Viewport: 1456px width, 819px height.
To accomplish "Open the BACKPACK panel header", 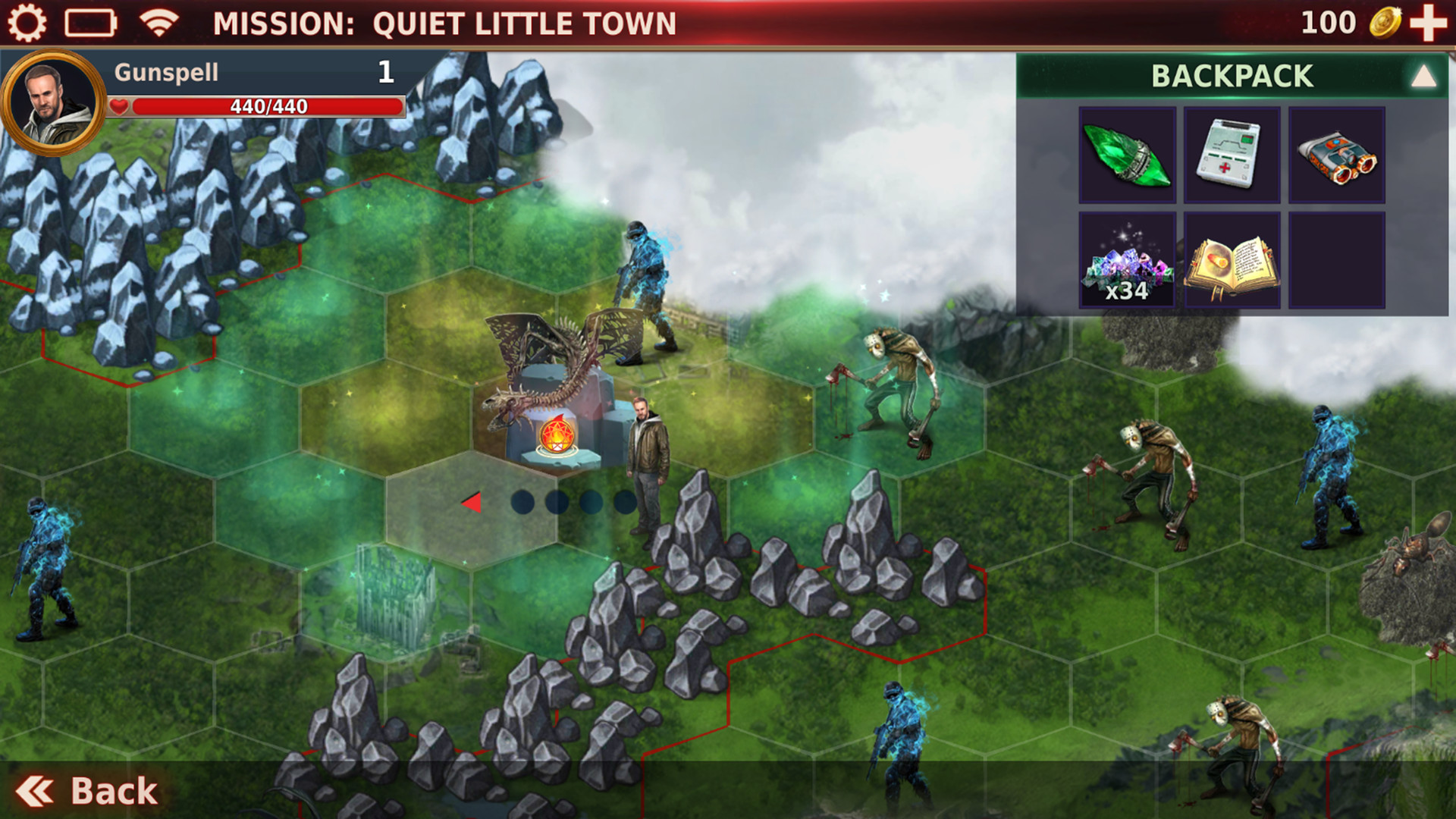I will [x=1232, y=74].
